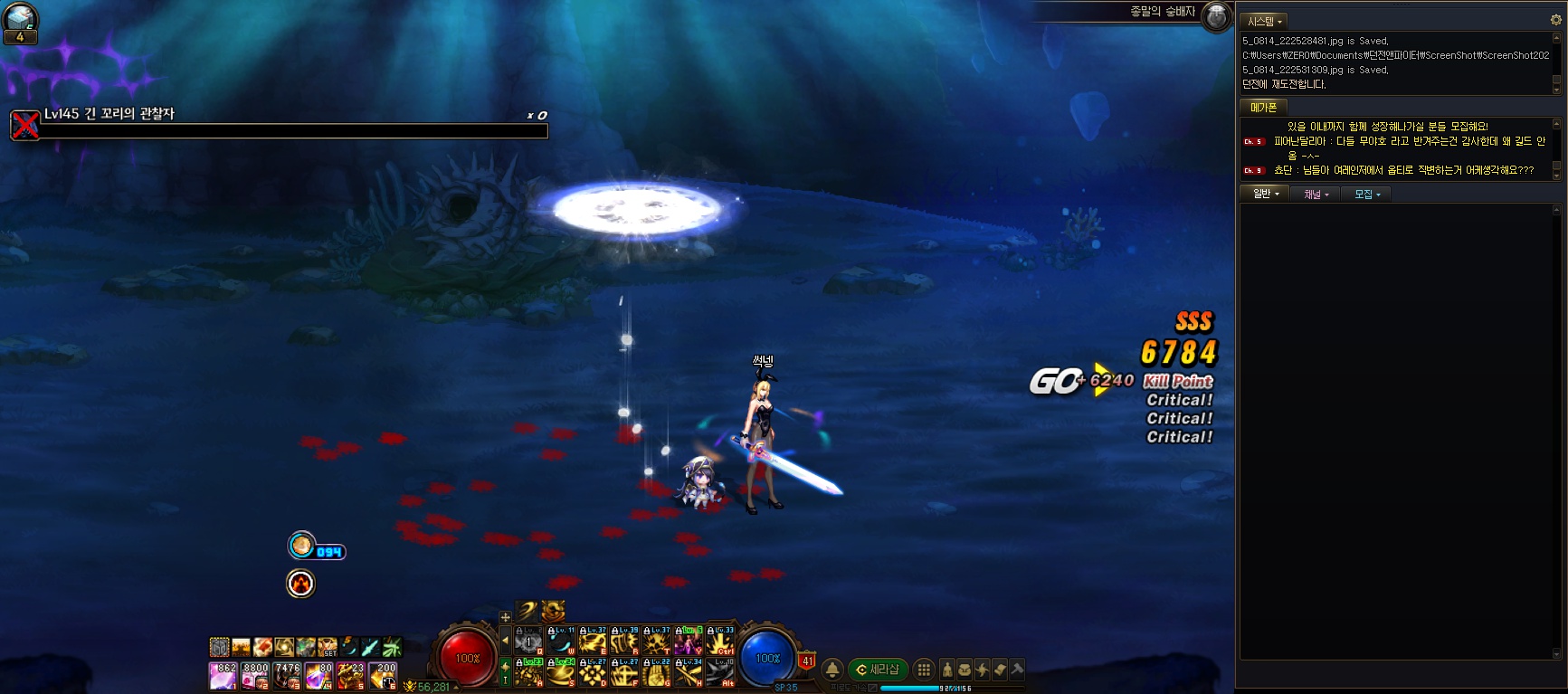1568x694 pixels.
Task: Use the consumable slot showing 862
Action: [223, 675]
